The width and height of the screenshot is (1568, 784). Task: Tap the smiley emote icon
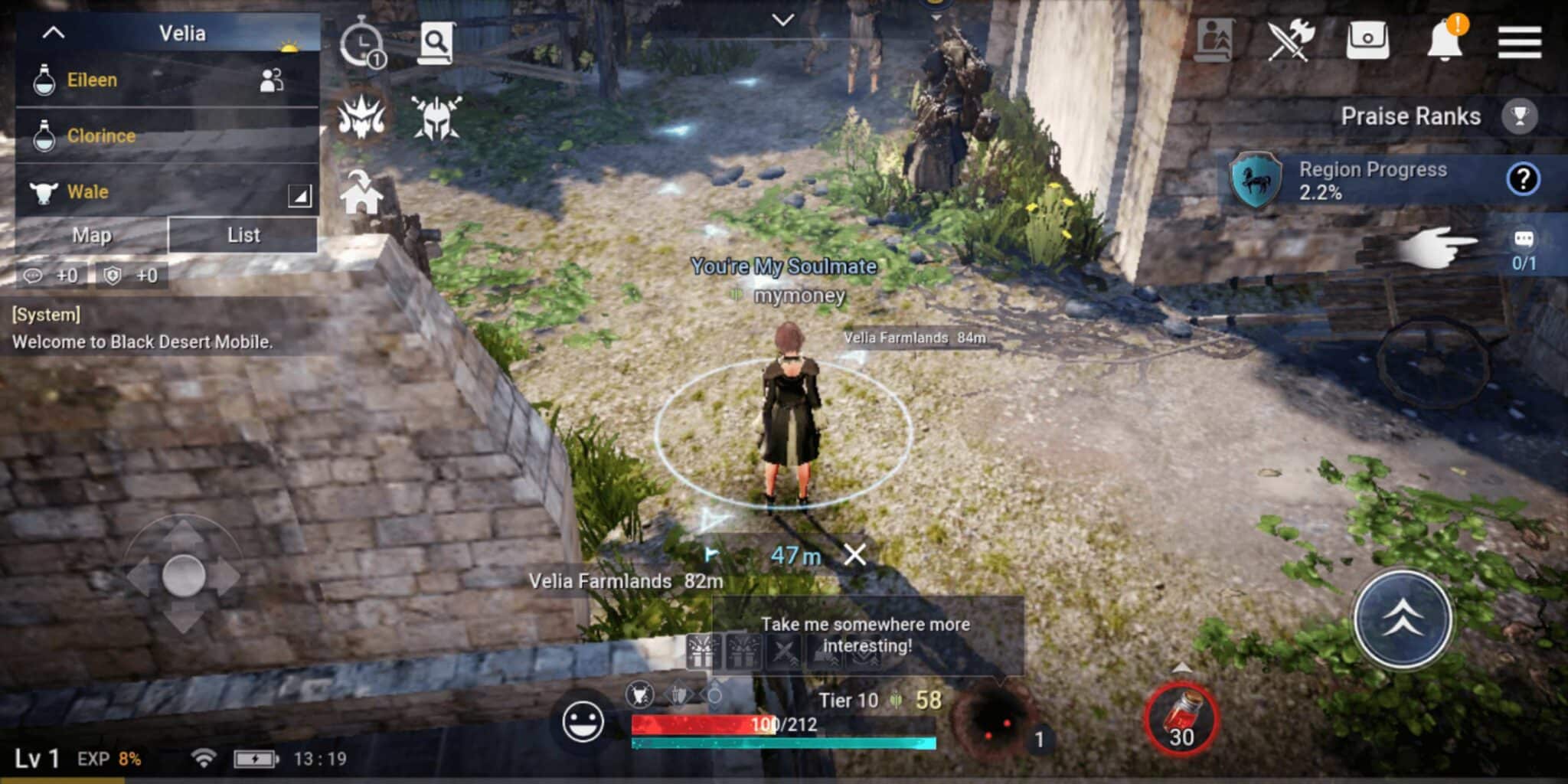click(x=585, y=720)
